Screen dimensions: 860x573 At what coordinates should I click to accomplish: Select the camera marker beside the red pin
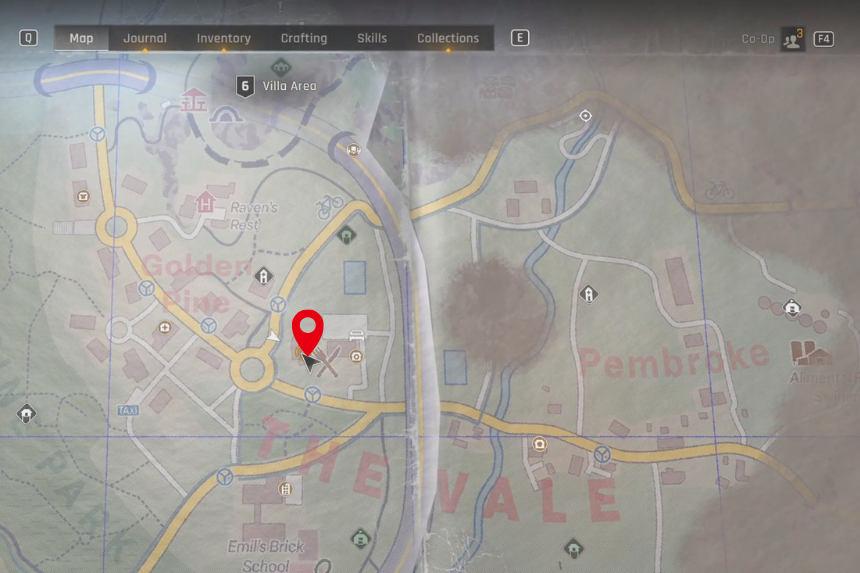pyautogui.click(x=357, y=356)
